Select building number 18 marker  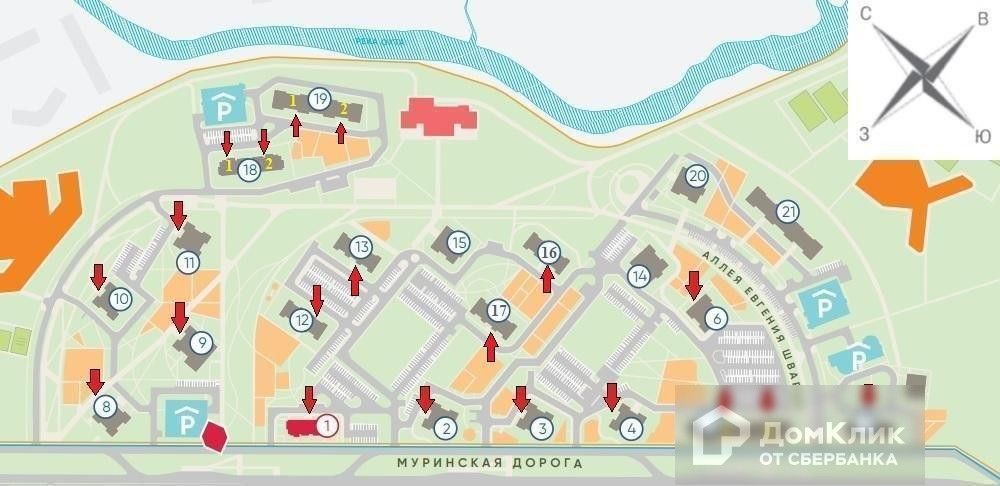point(249,170)
